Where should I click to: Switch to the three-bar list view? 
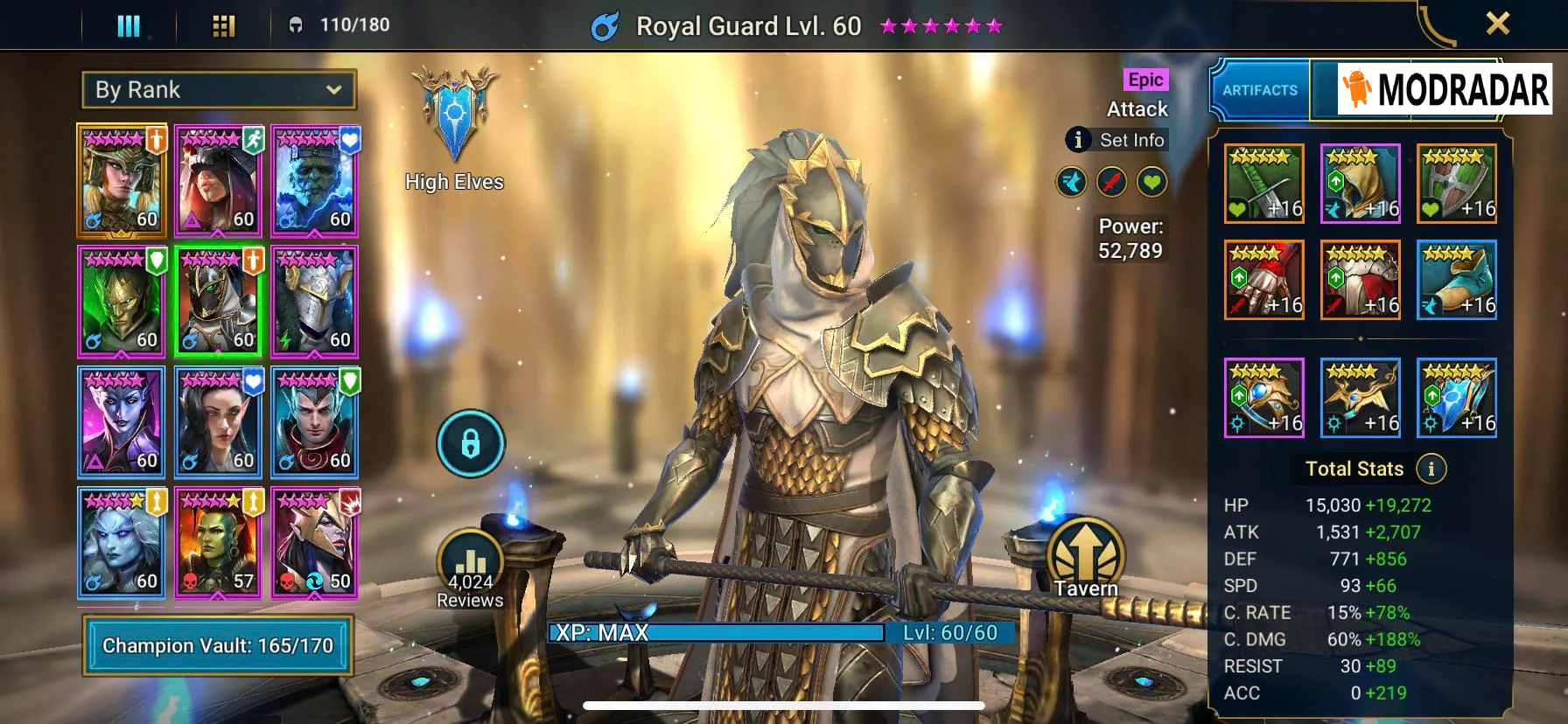129,26
